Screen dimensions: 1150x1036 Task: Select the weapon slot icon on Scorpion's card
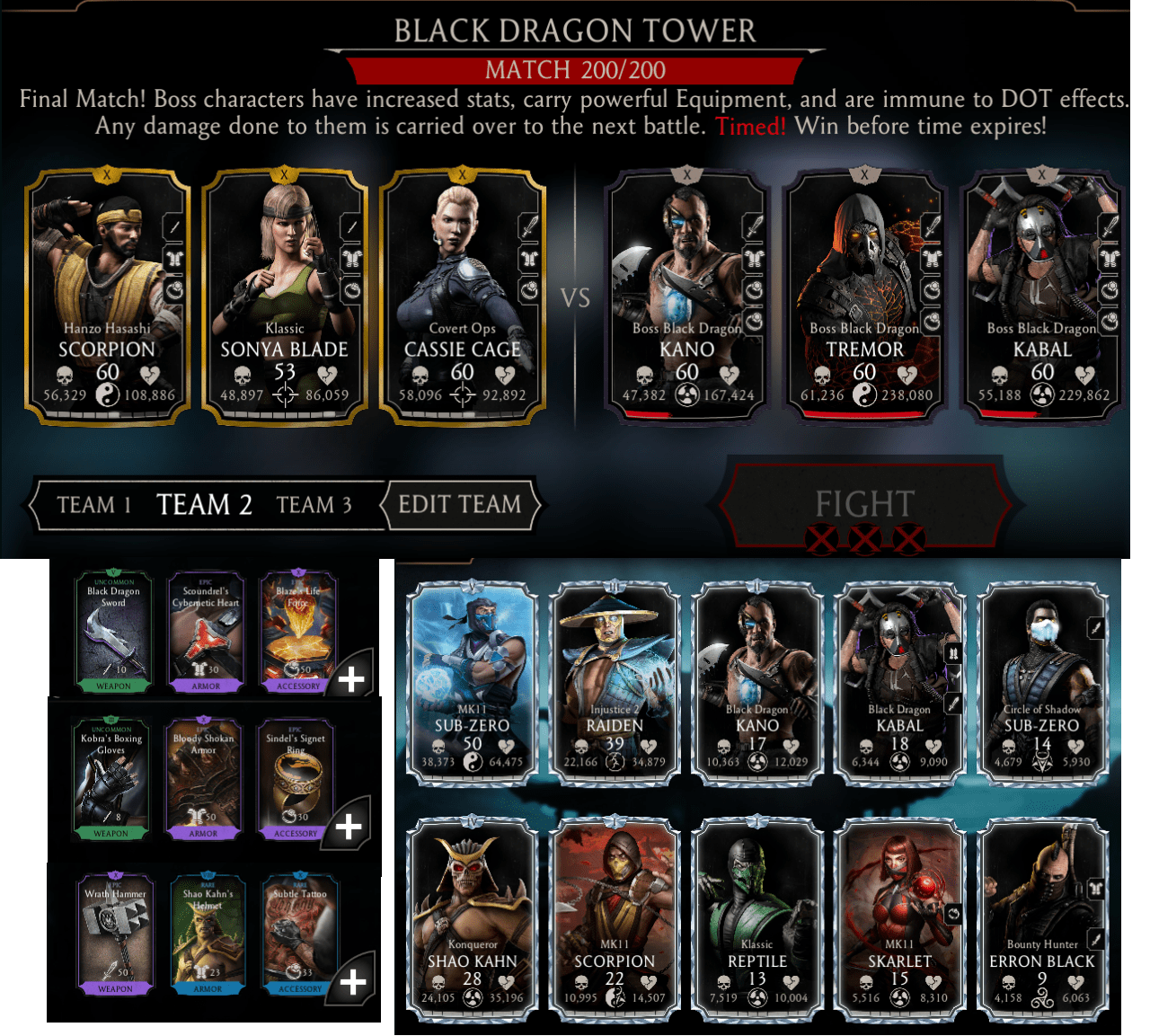click(173, 227)
